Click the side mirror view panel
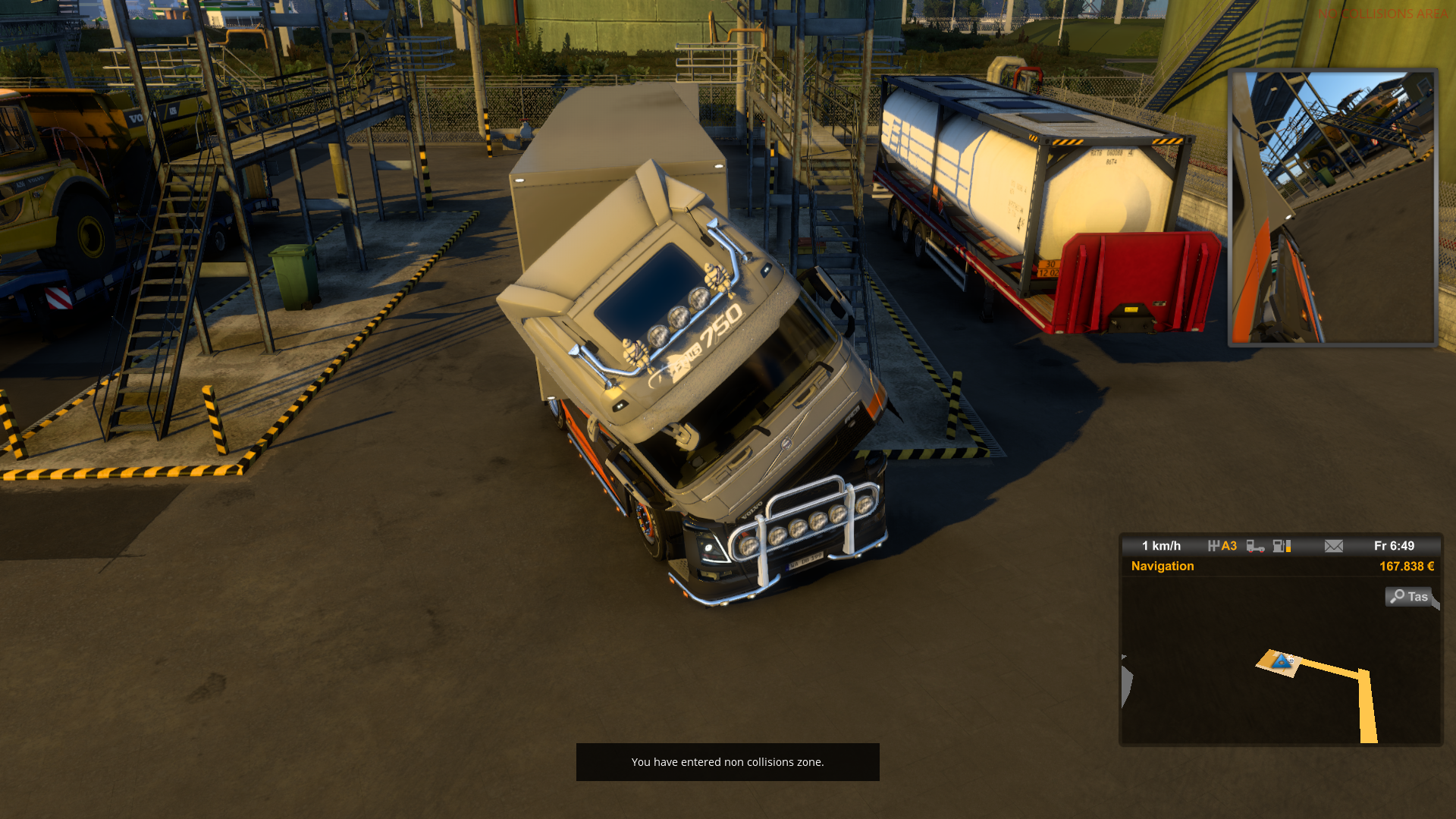This screenshot has width=1456, height=819. (1332, 207)
